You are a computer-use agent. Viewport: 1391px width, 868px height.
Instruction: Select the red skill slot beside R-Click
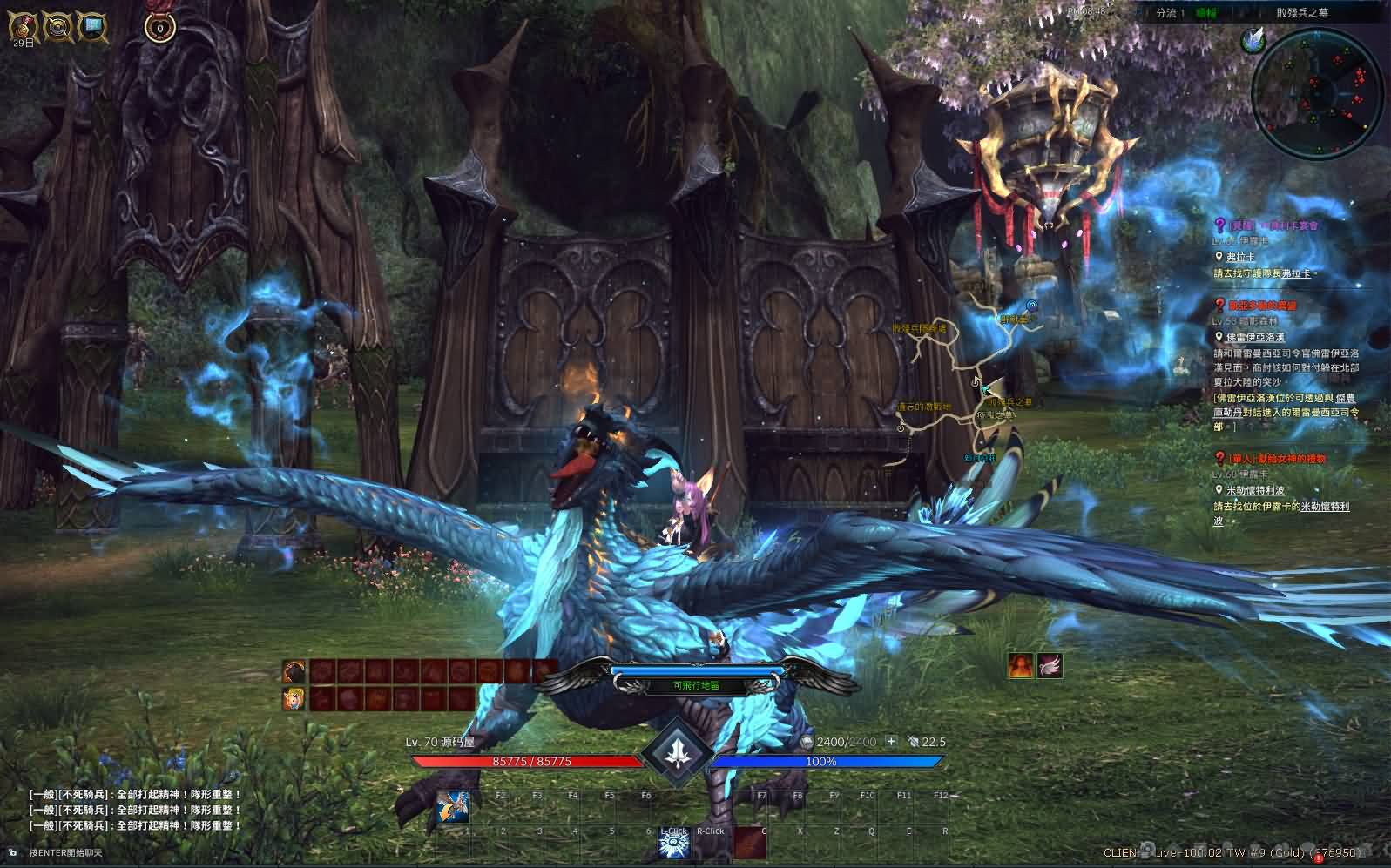coord(749,843)
